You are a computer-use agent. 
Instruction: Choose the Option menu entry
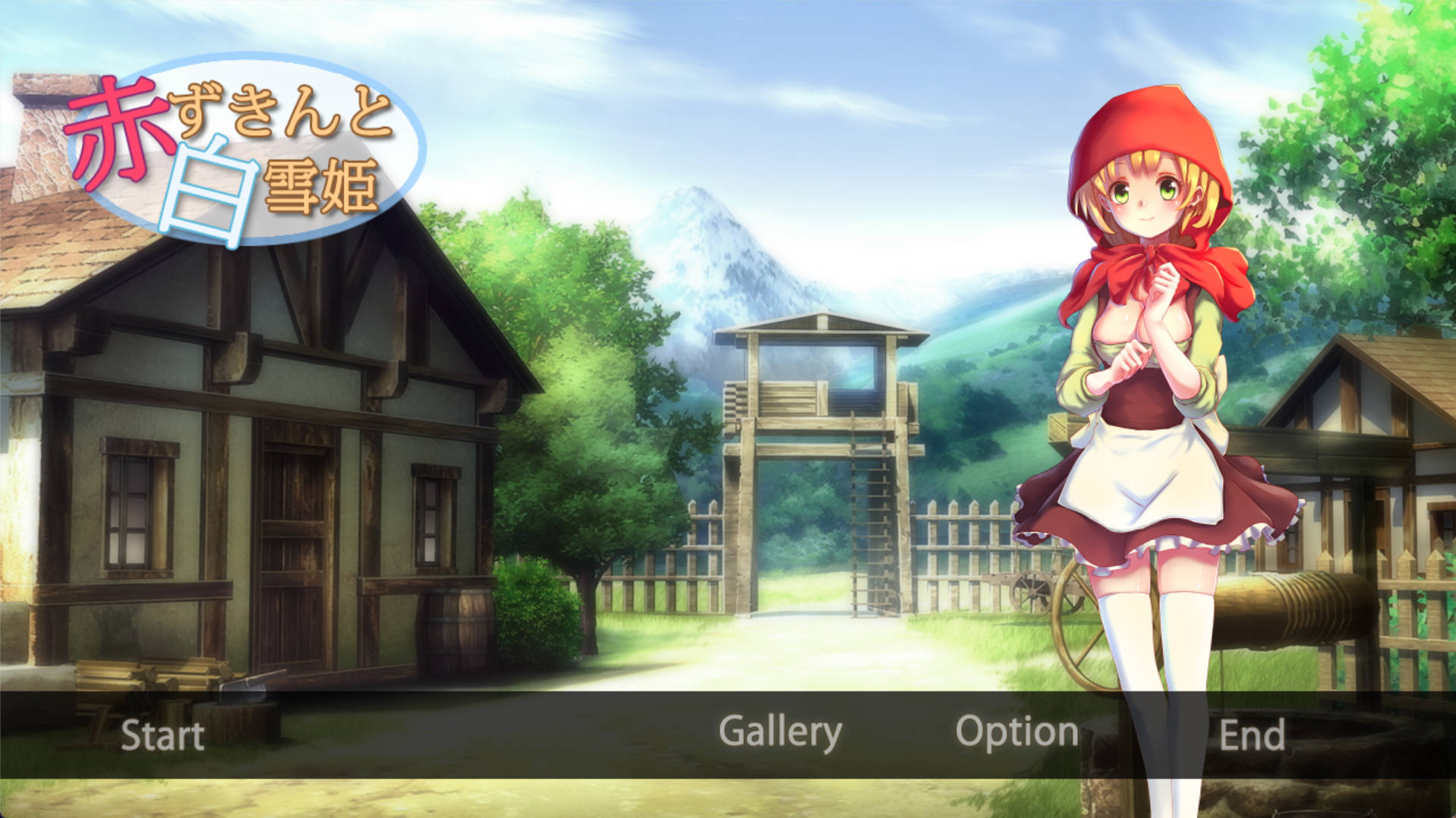[x=1016, y=731]
